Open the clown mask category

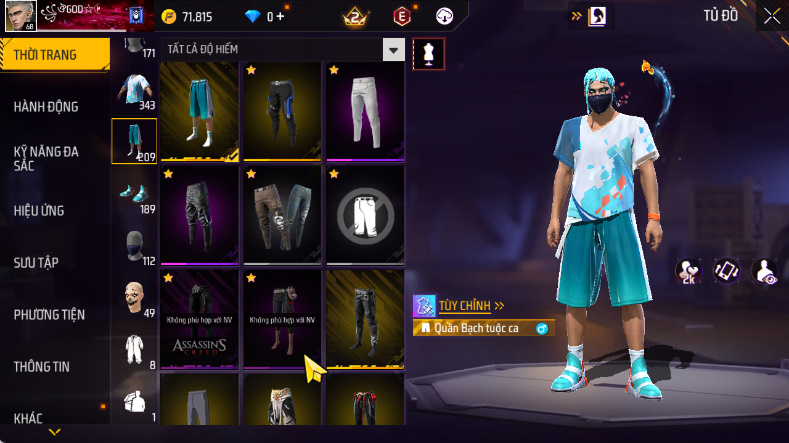tap(133, 297)
